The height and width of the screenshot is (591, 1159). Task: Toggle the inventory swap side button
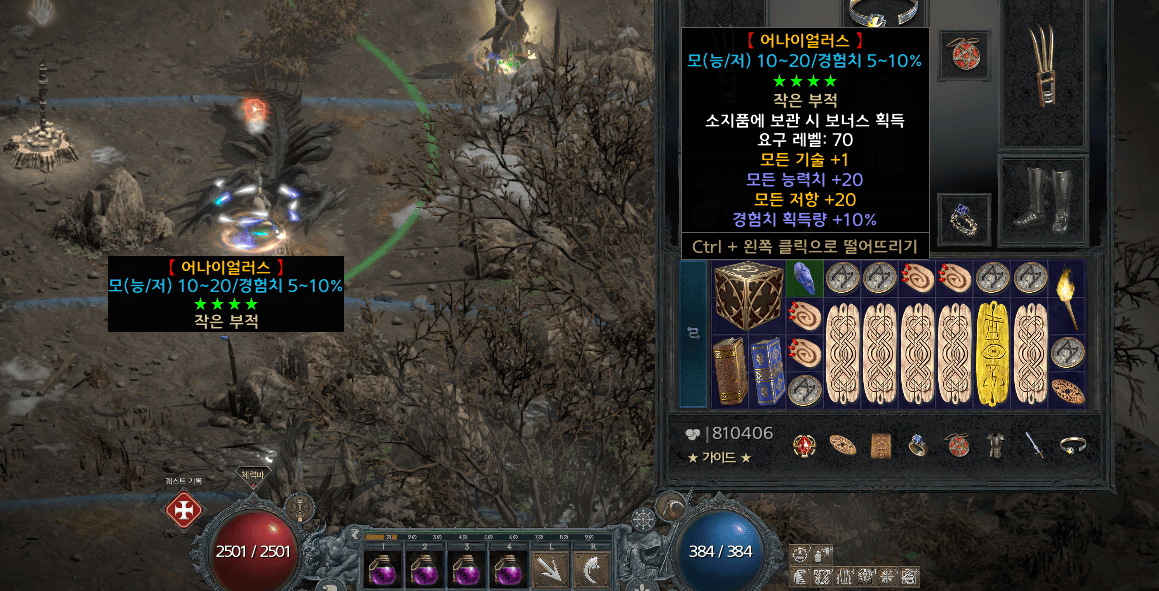pos(693,334)
